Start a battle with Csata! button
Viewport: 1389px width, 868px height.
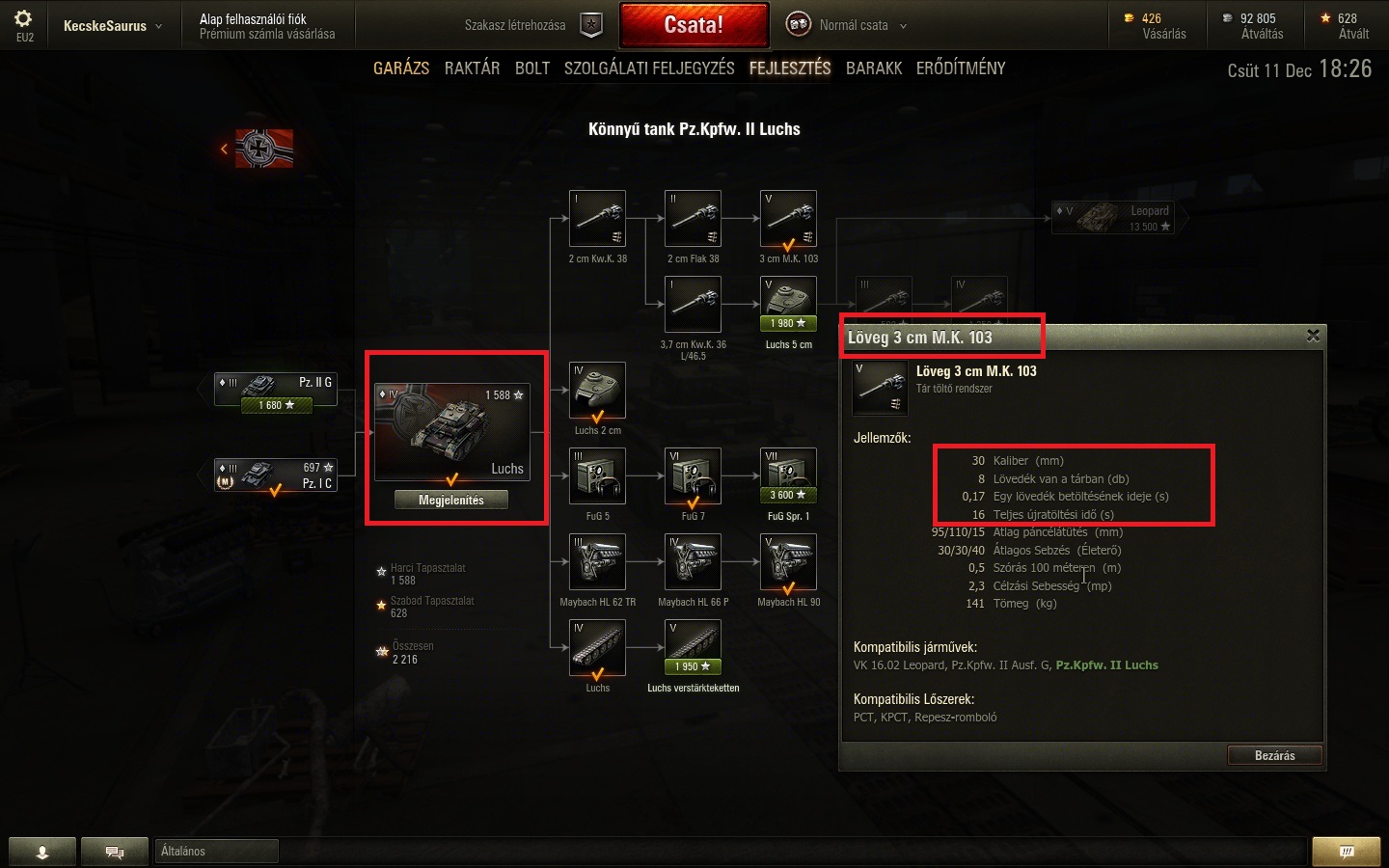point(694,25)
